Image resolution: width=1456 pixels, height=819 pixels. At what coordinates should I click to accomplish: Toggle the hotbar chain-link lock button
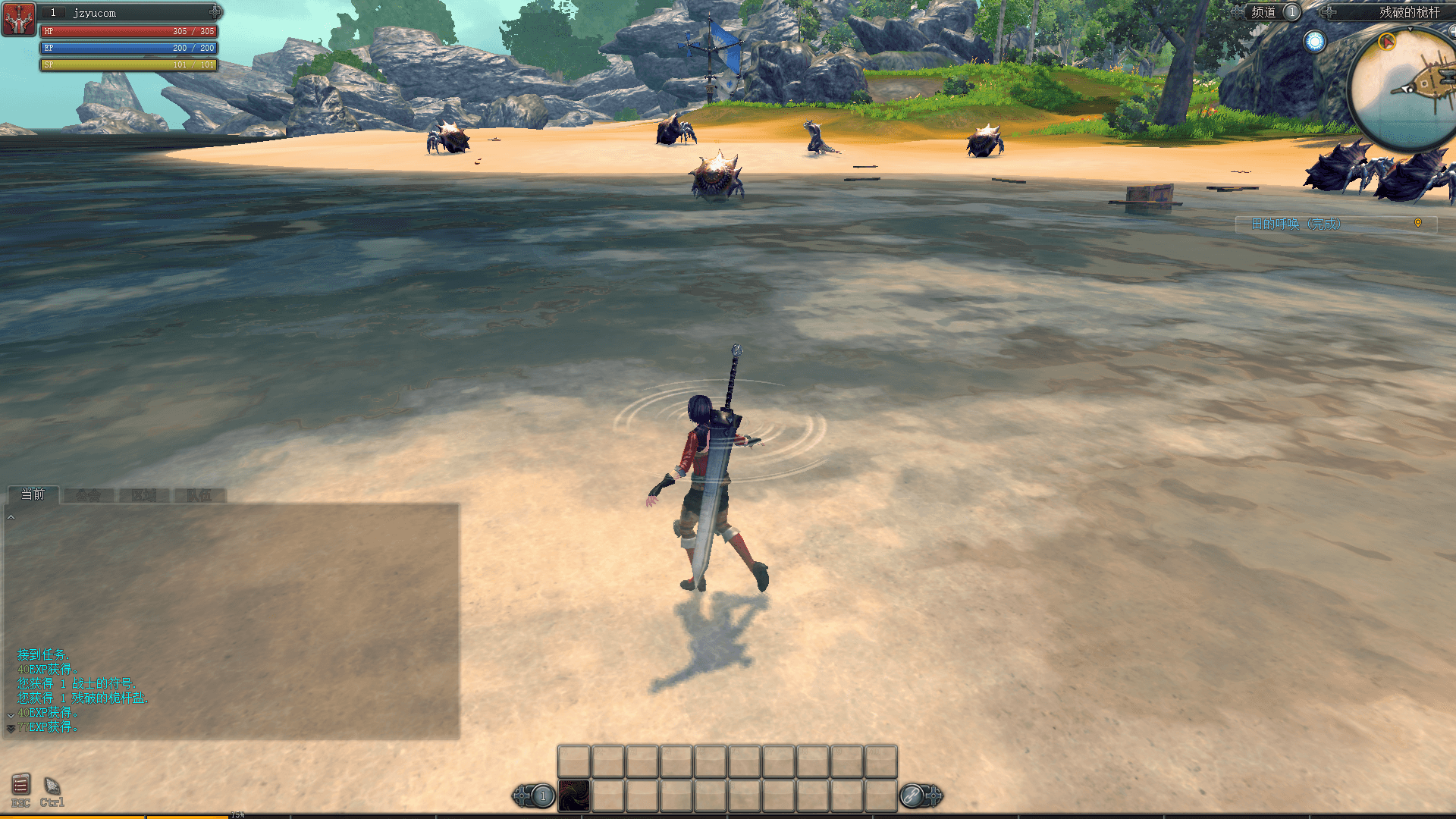pyautogui.click(x=911, y=795)
